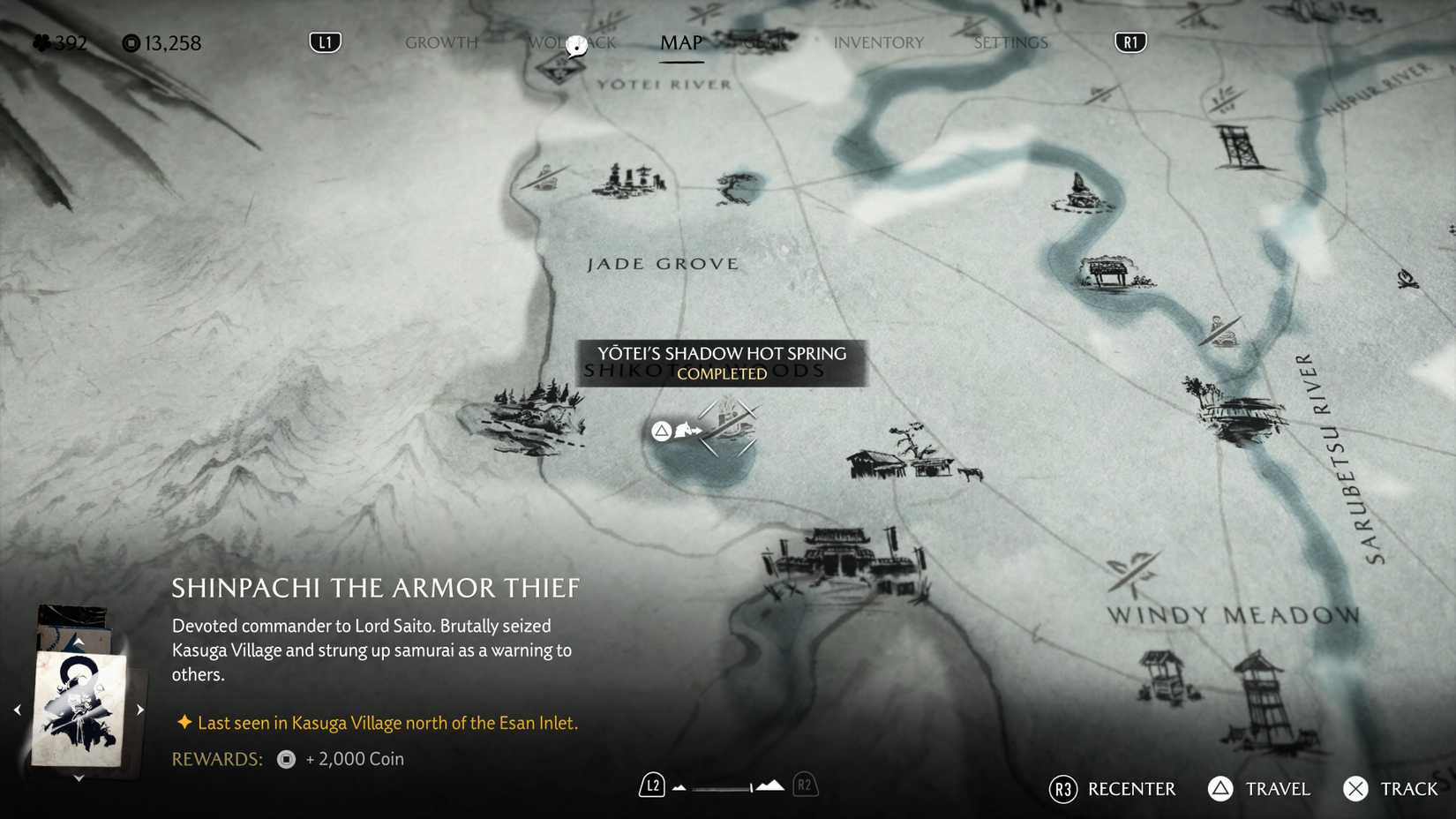Open the Inventory tab
The width and height of the screenshot is (1456, 819).
[x=879, y=41]
